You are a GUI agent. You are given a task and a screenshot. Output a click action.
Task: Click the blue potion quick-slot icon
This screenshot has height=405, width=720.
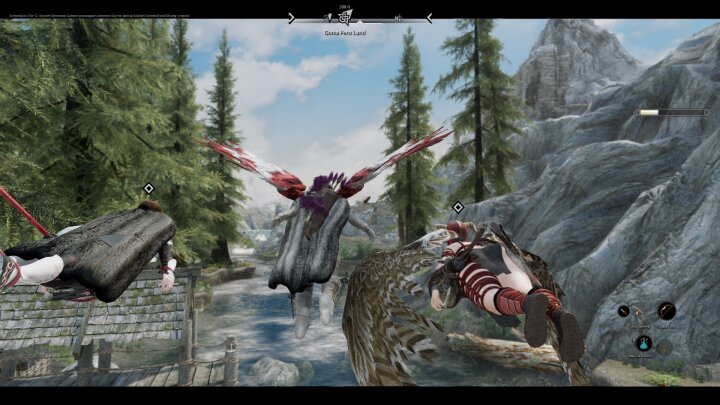[x=644, y=342]
